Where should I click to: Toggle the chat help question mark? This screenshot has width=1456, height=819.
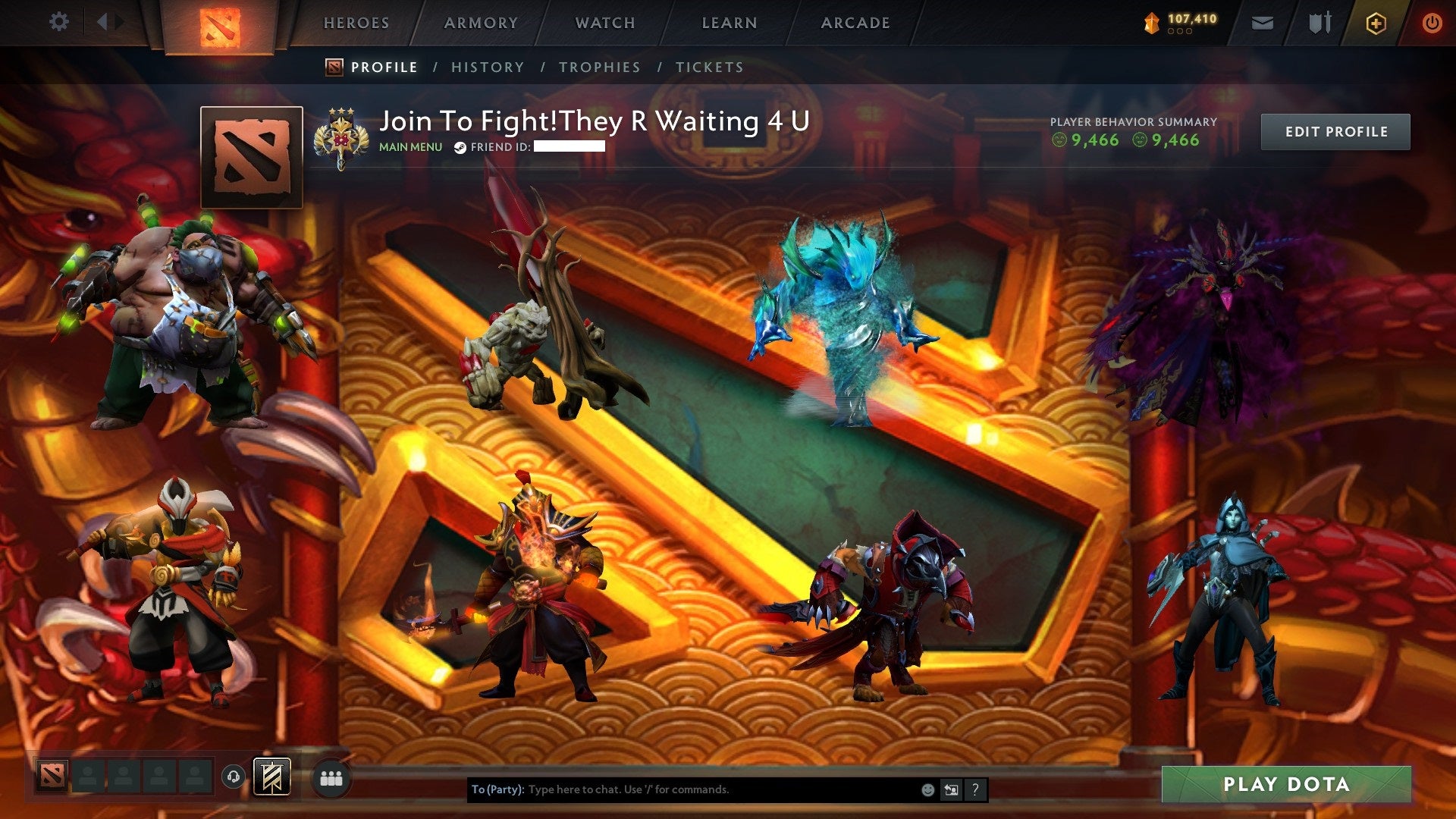pyautogui.click(x=974, y=789)
